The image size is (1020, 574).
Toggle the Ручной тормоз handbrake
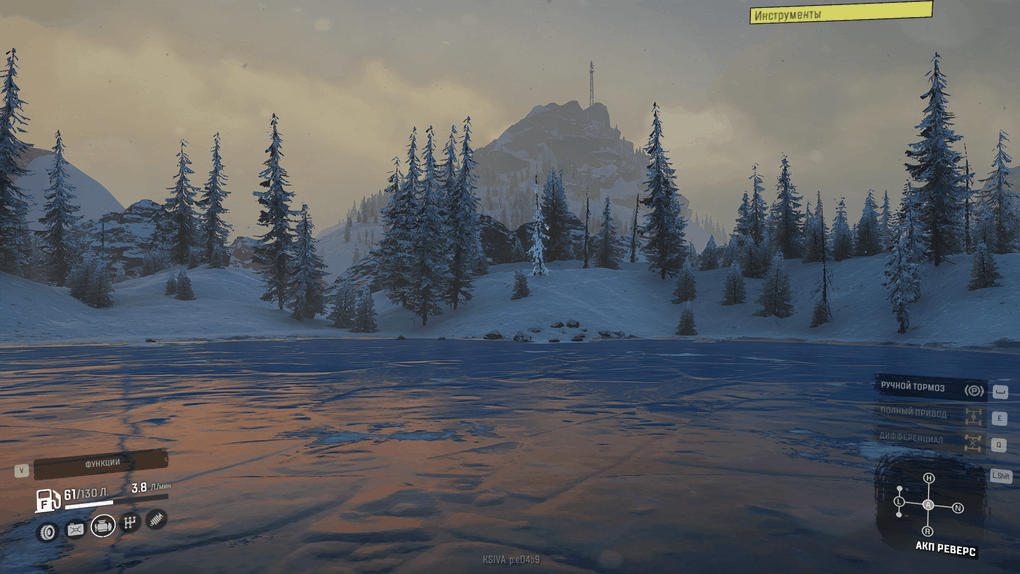click(930, 388)
